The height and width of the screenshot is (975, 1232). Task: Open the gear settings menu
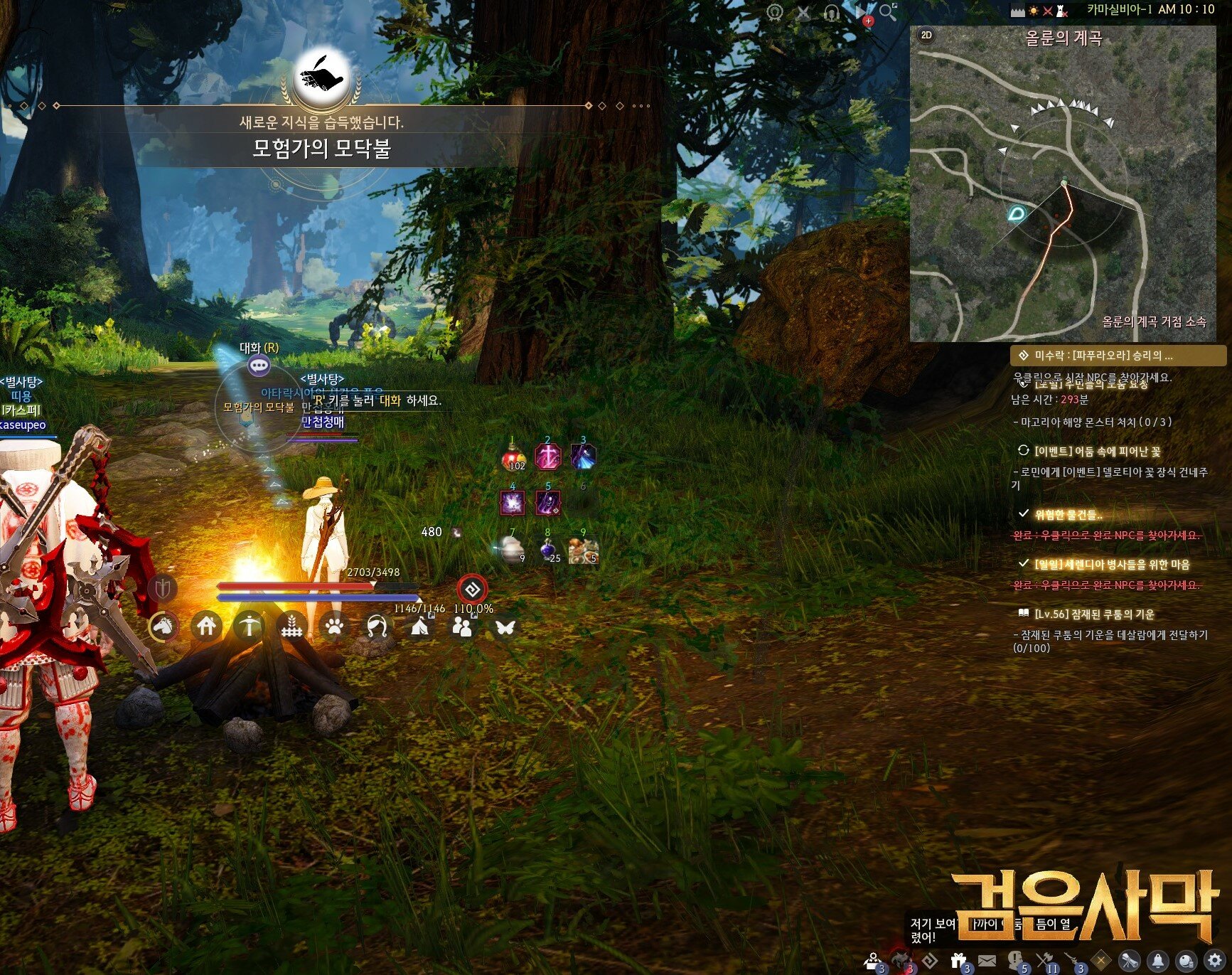[1214, 961]
